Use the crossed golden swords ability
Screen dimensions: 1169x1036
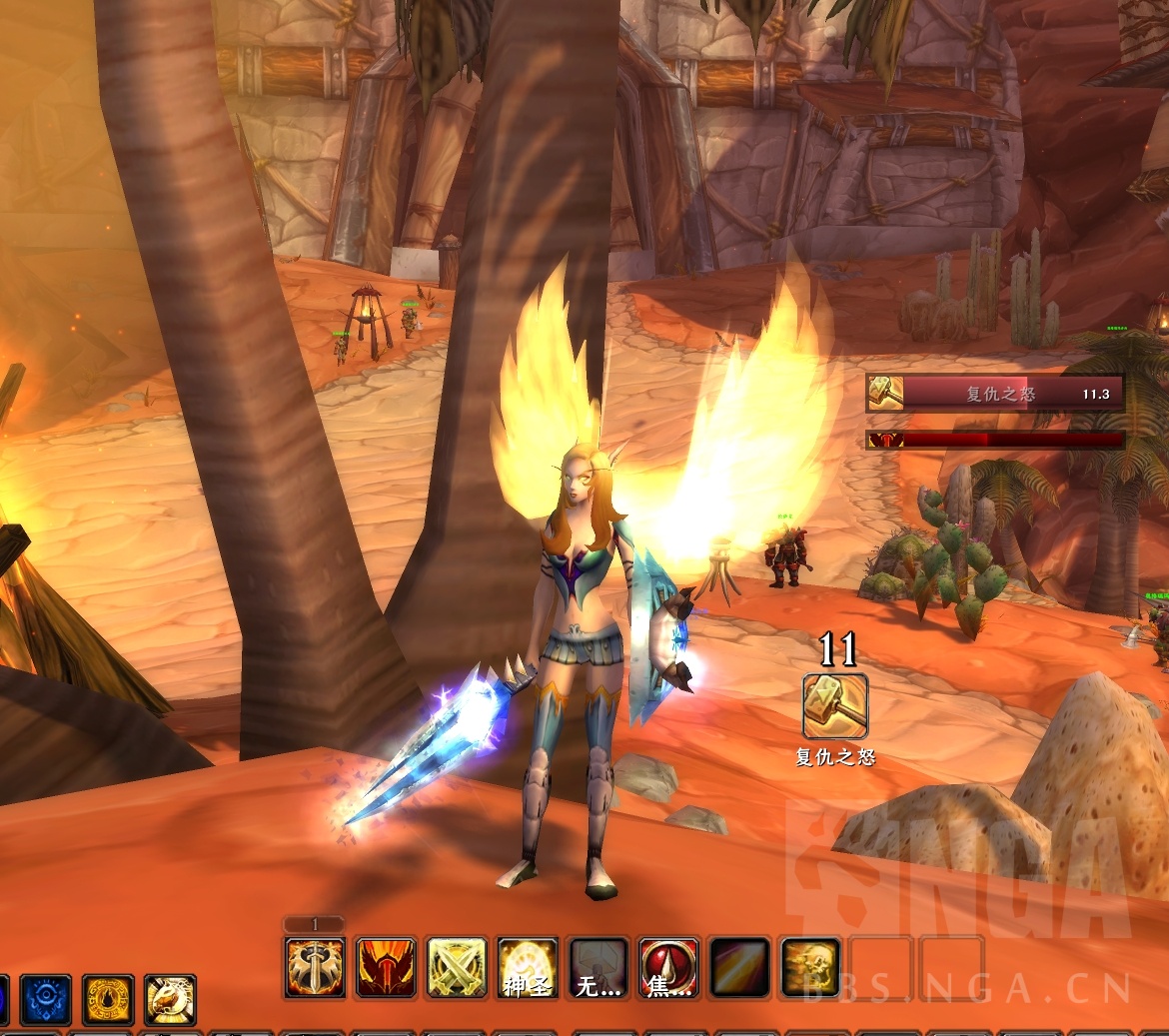[457, 967]
